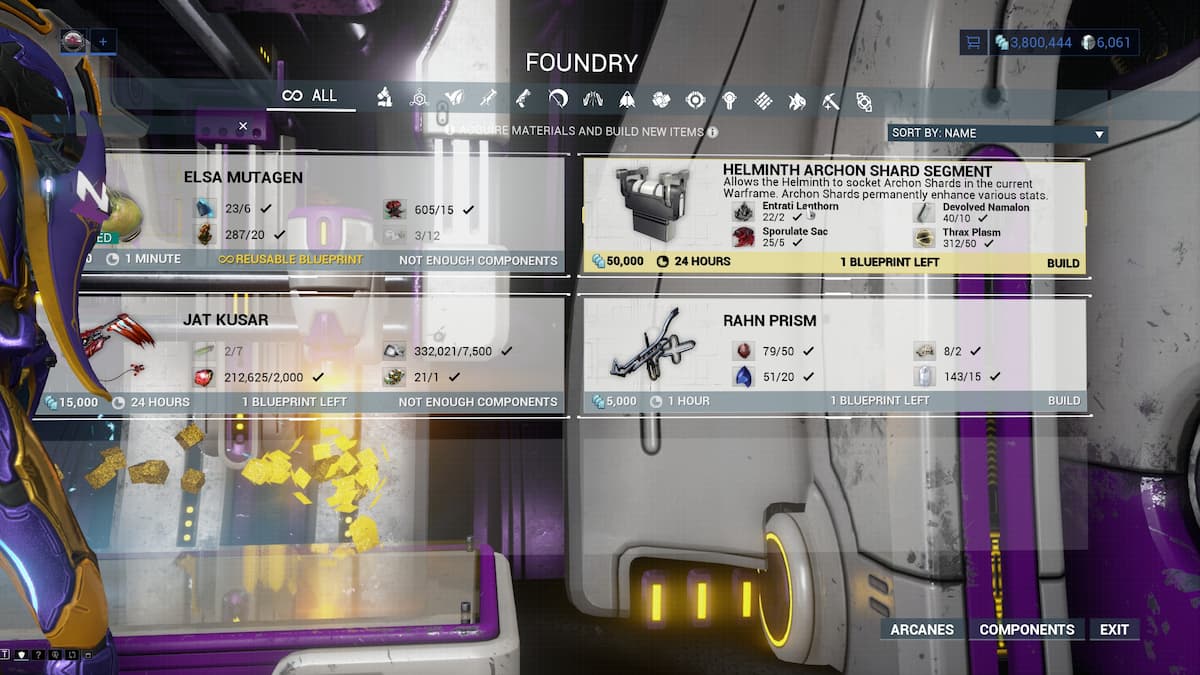Click the plus squad invite slot
Screen dimensions: 1200x675
(103, 42)
